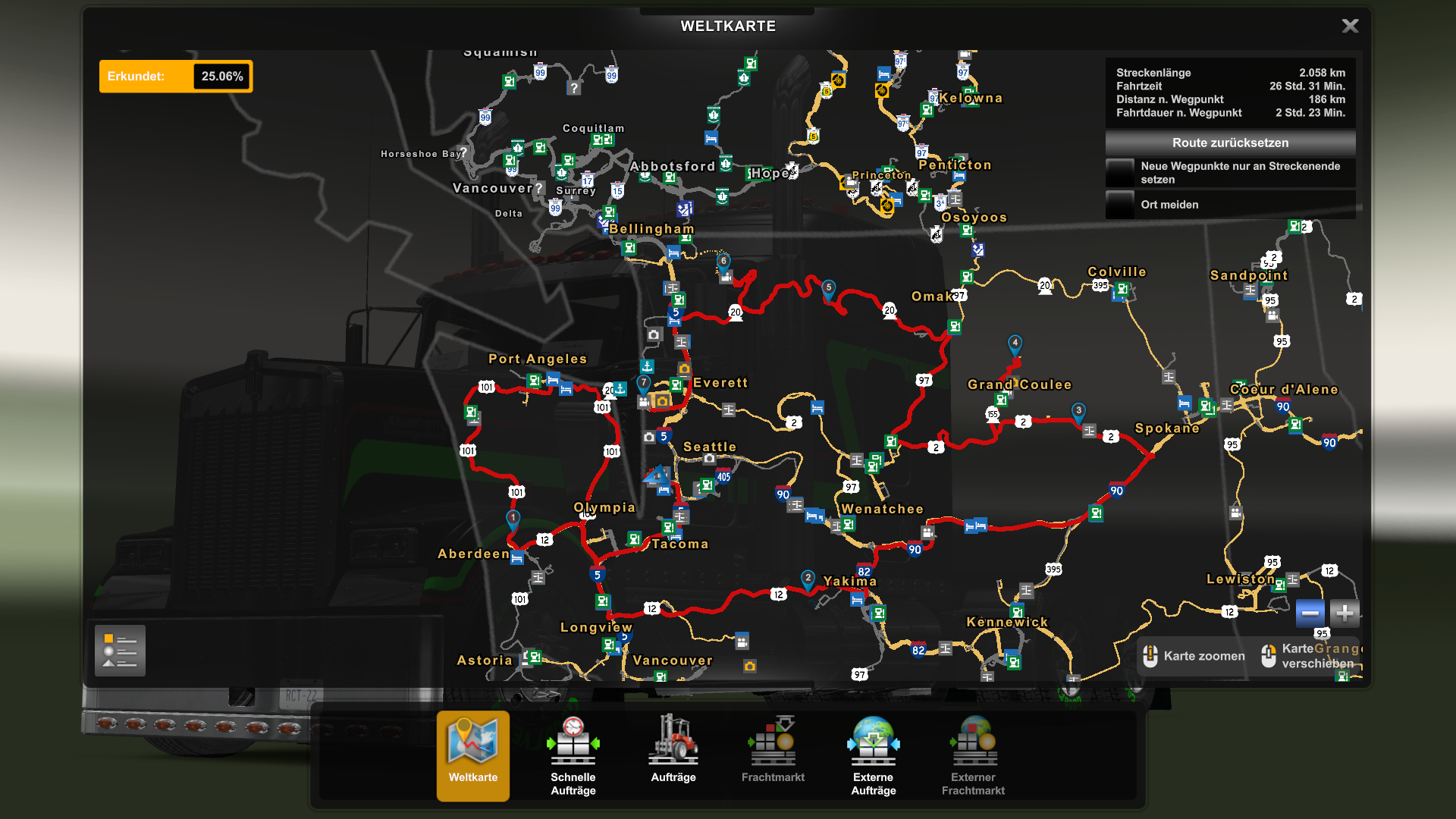Image resolution: width=1456 pixels, height=819 pixels.
Task: Open the map legend panel
Action: (x=119, y=650)
